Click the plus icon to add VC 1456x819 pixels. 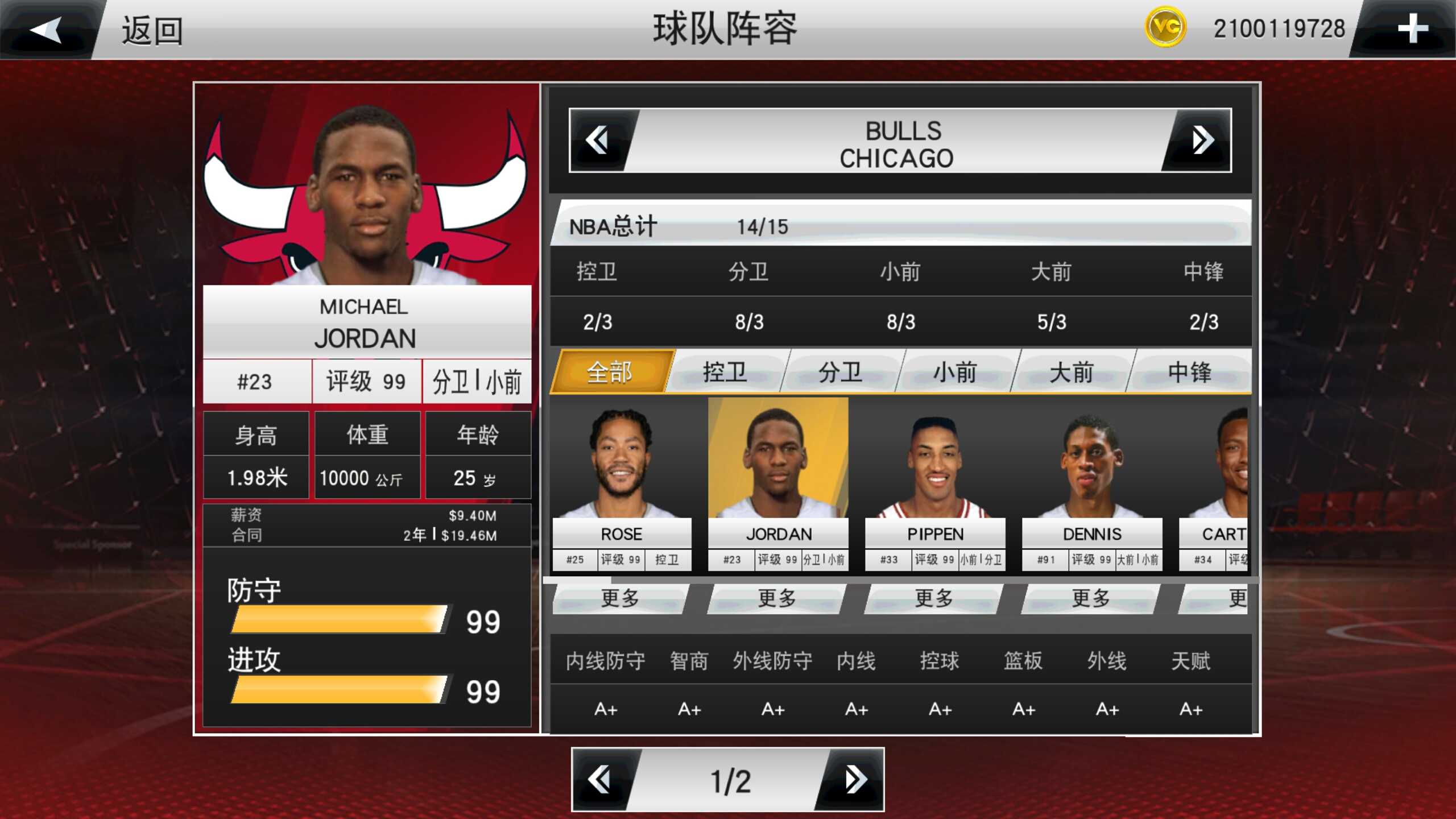[1412, 30]
